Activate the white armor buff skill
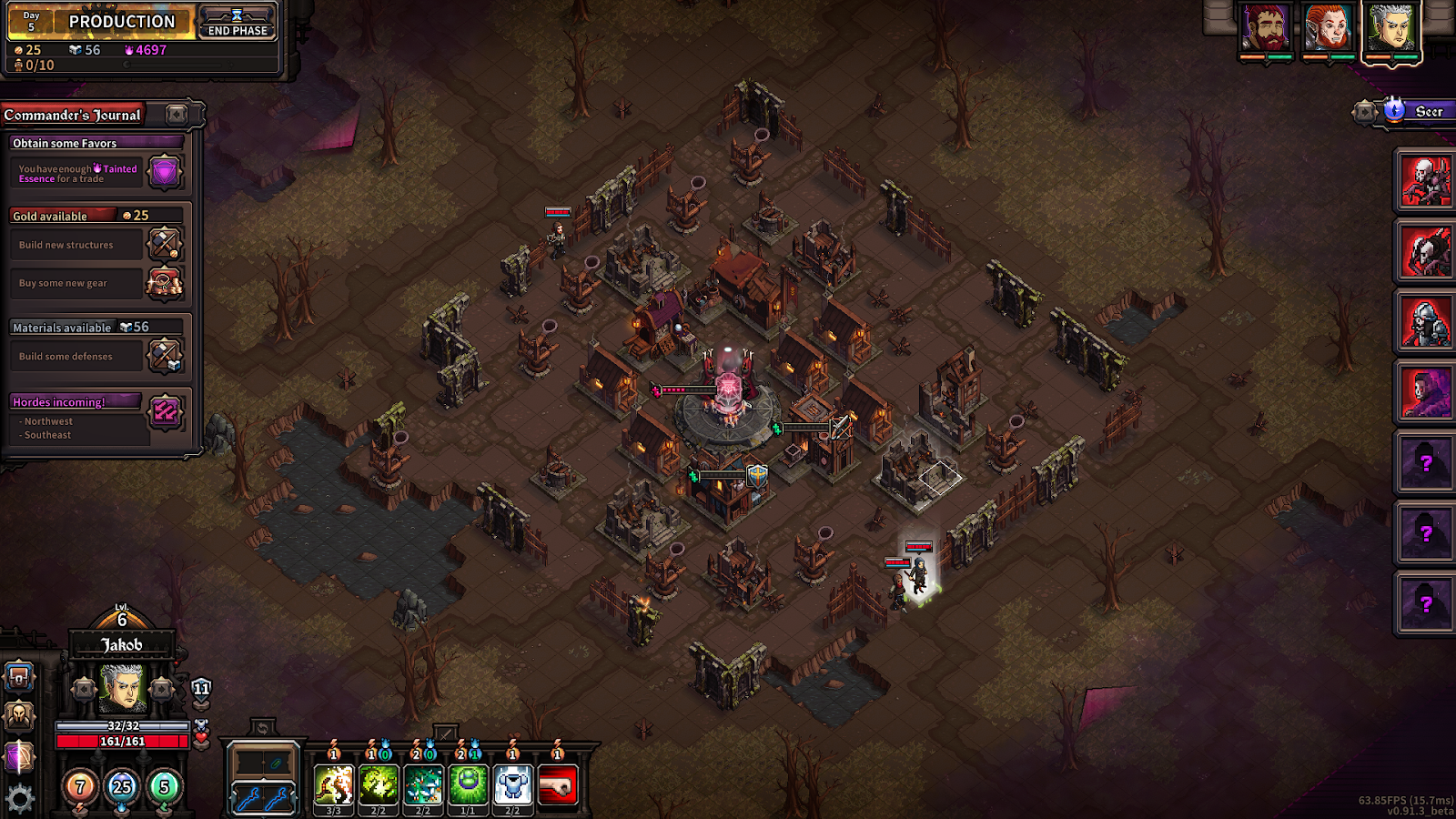This screenshot has width=1456, height=819. [512, 784]
